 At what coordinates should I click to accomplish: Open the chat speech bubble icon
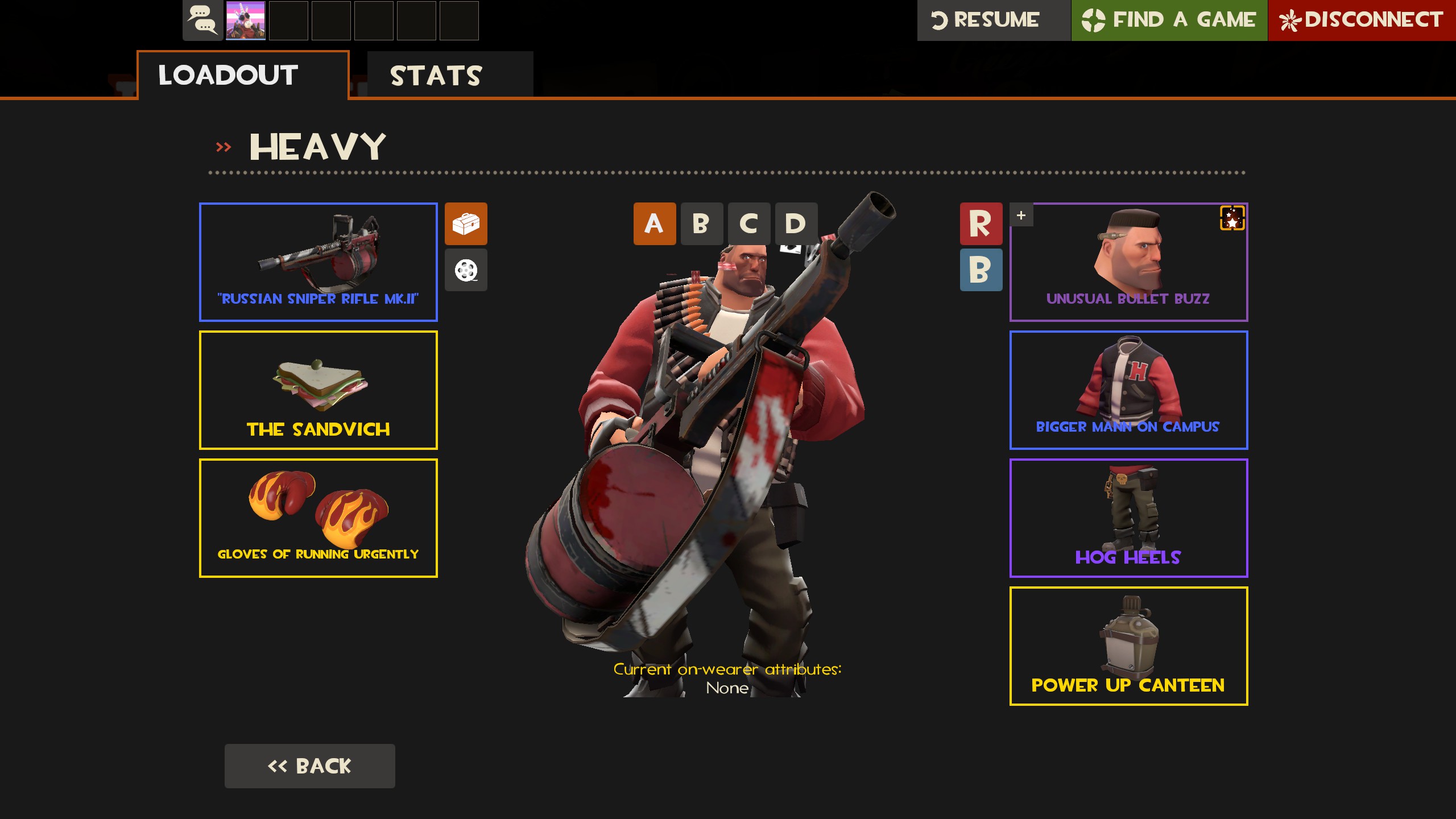pos(202,20)
